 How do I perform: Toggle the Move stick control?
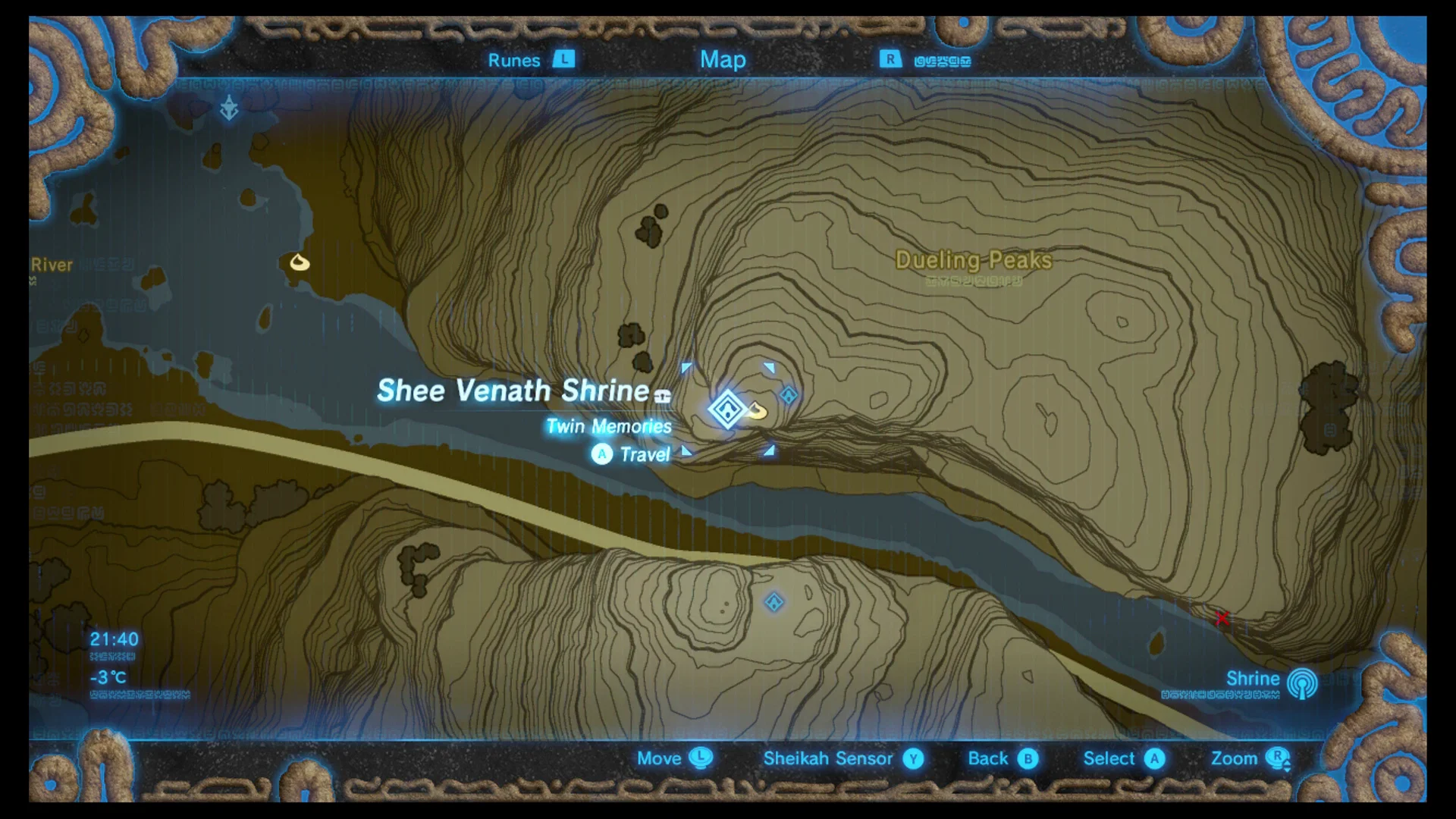click(699, 758)
